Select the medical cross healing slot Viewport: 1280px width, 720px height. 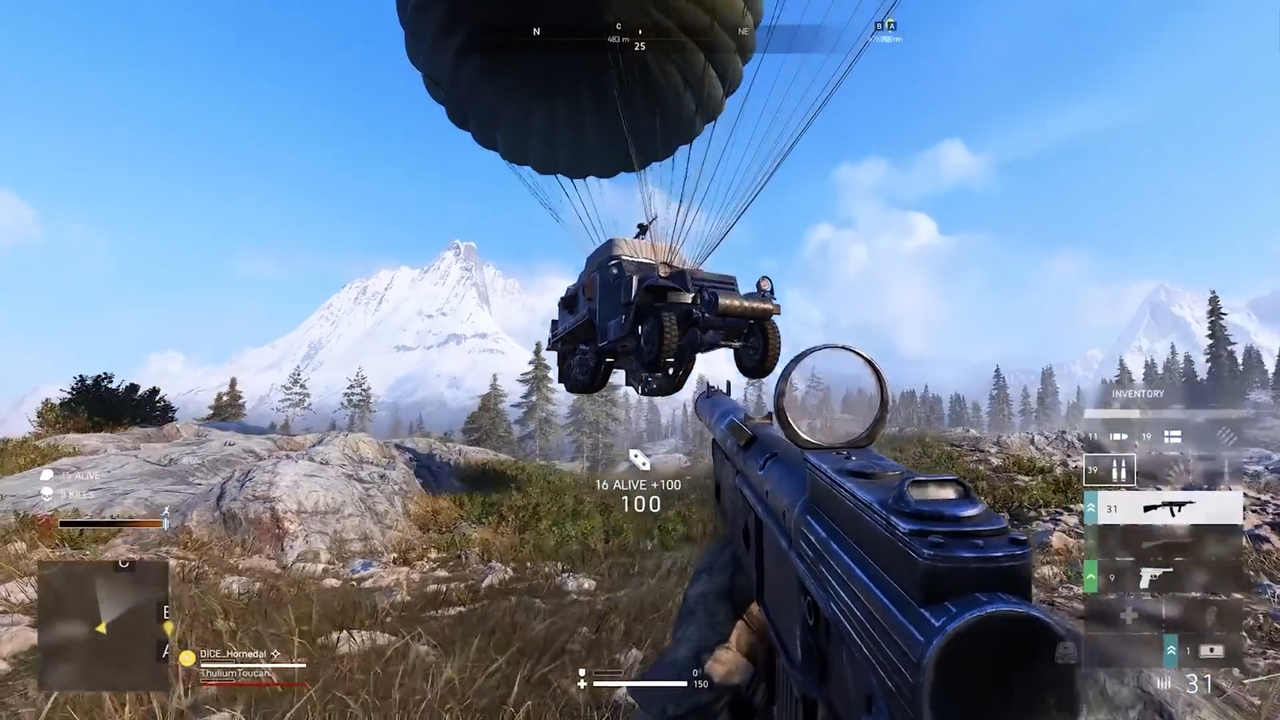click(1129, 616)
